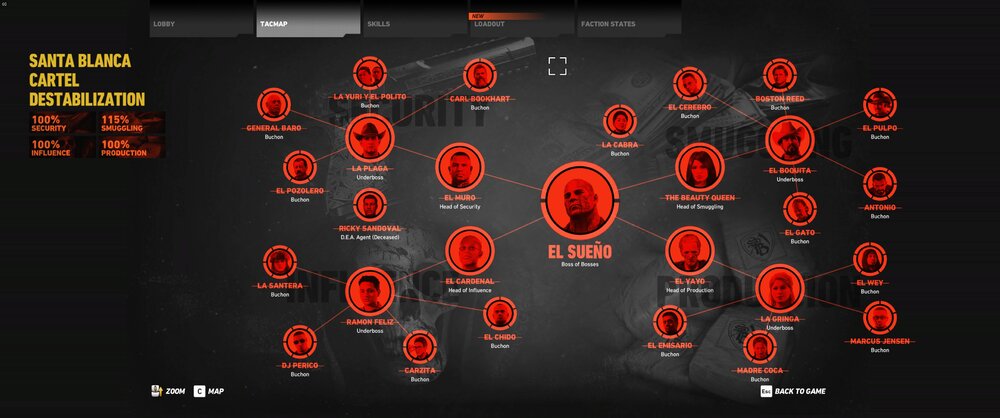This screenshot has height=418, width=1000.
Task: Select La Gringa underboss portrait
Action: (x=779, y=289)
